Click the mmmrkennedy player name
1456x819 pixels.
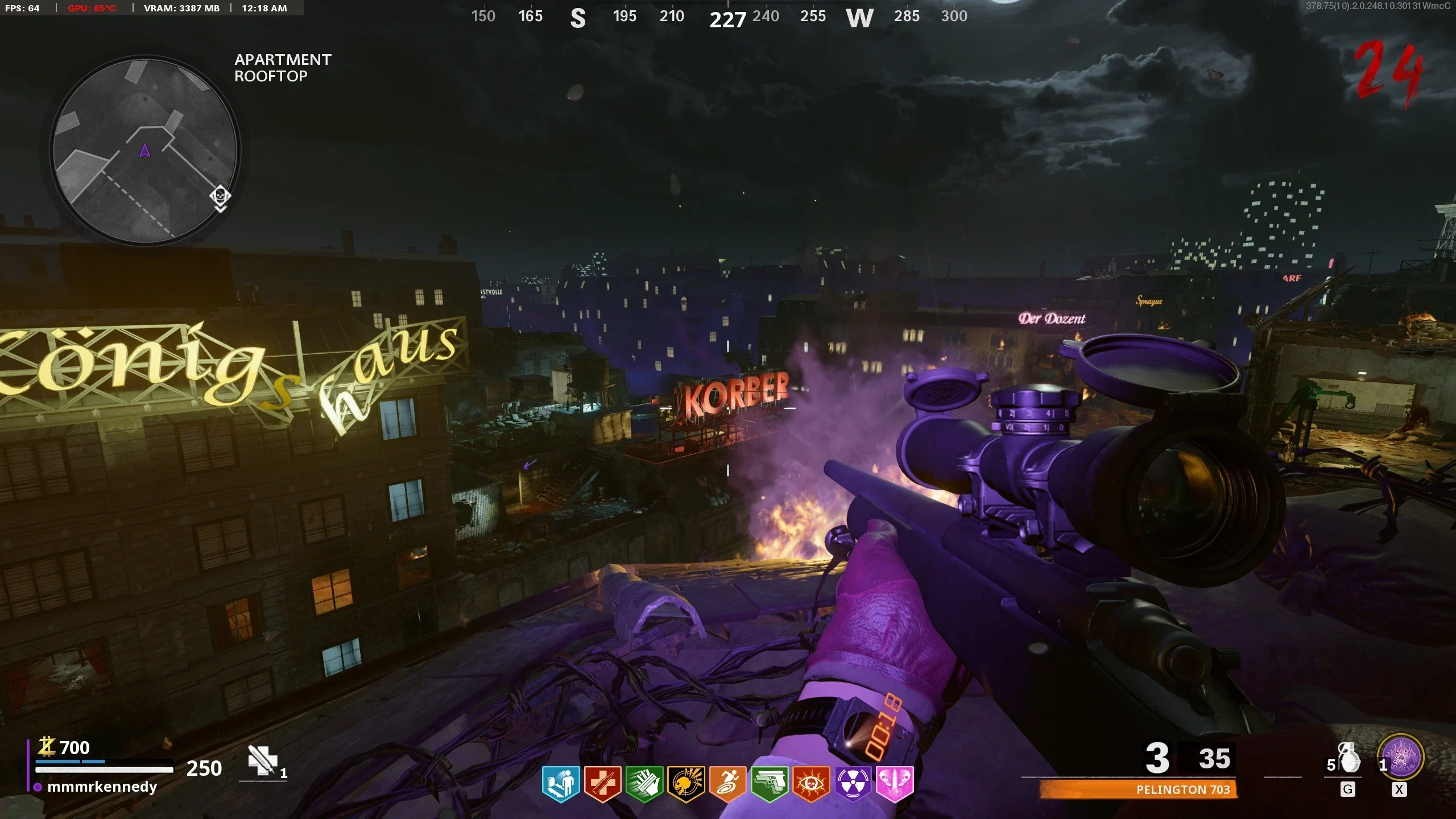click(x=102, y=787)
